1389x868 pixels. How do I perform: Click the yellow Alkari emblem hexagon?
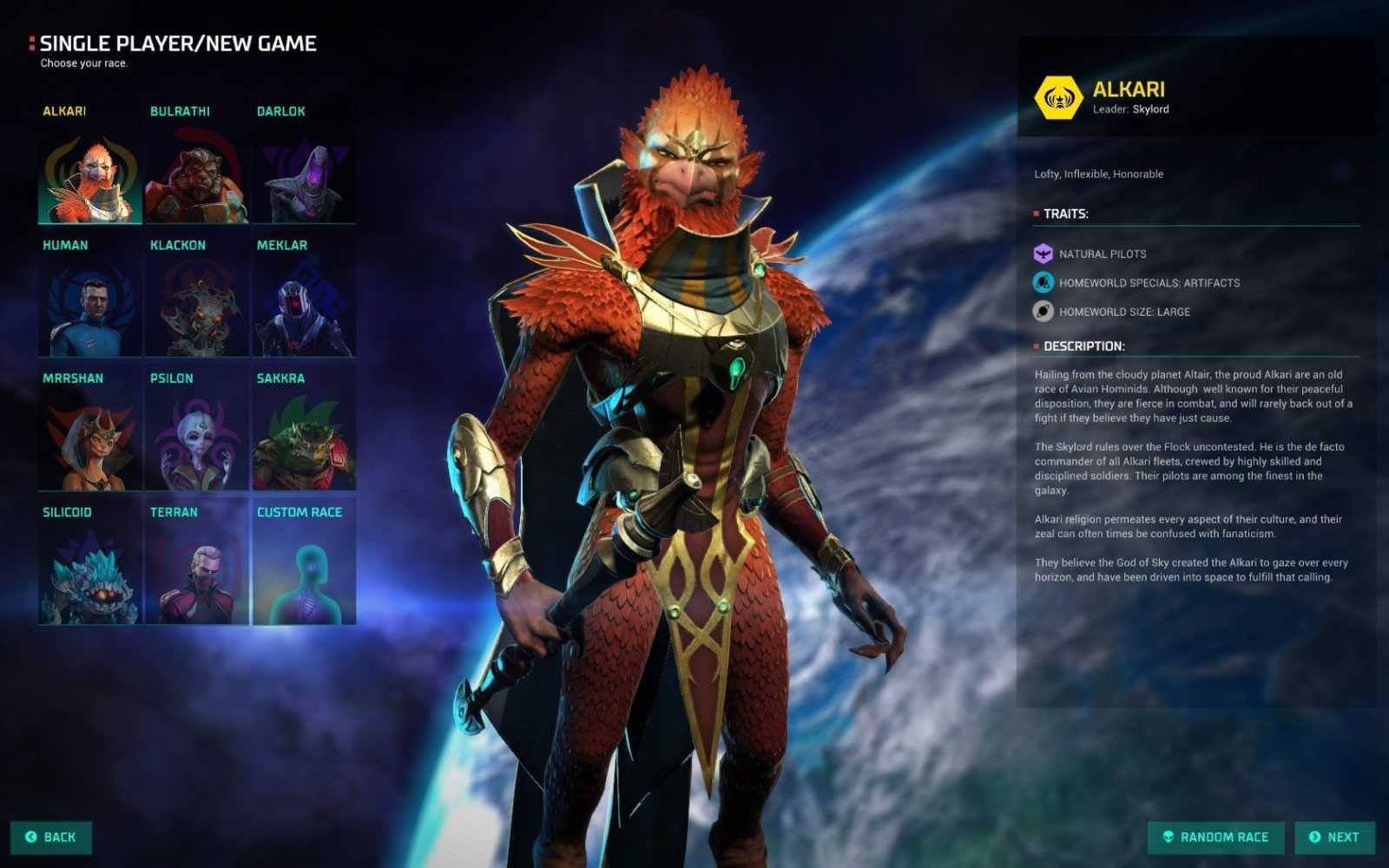[x=1058, y=97]
